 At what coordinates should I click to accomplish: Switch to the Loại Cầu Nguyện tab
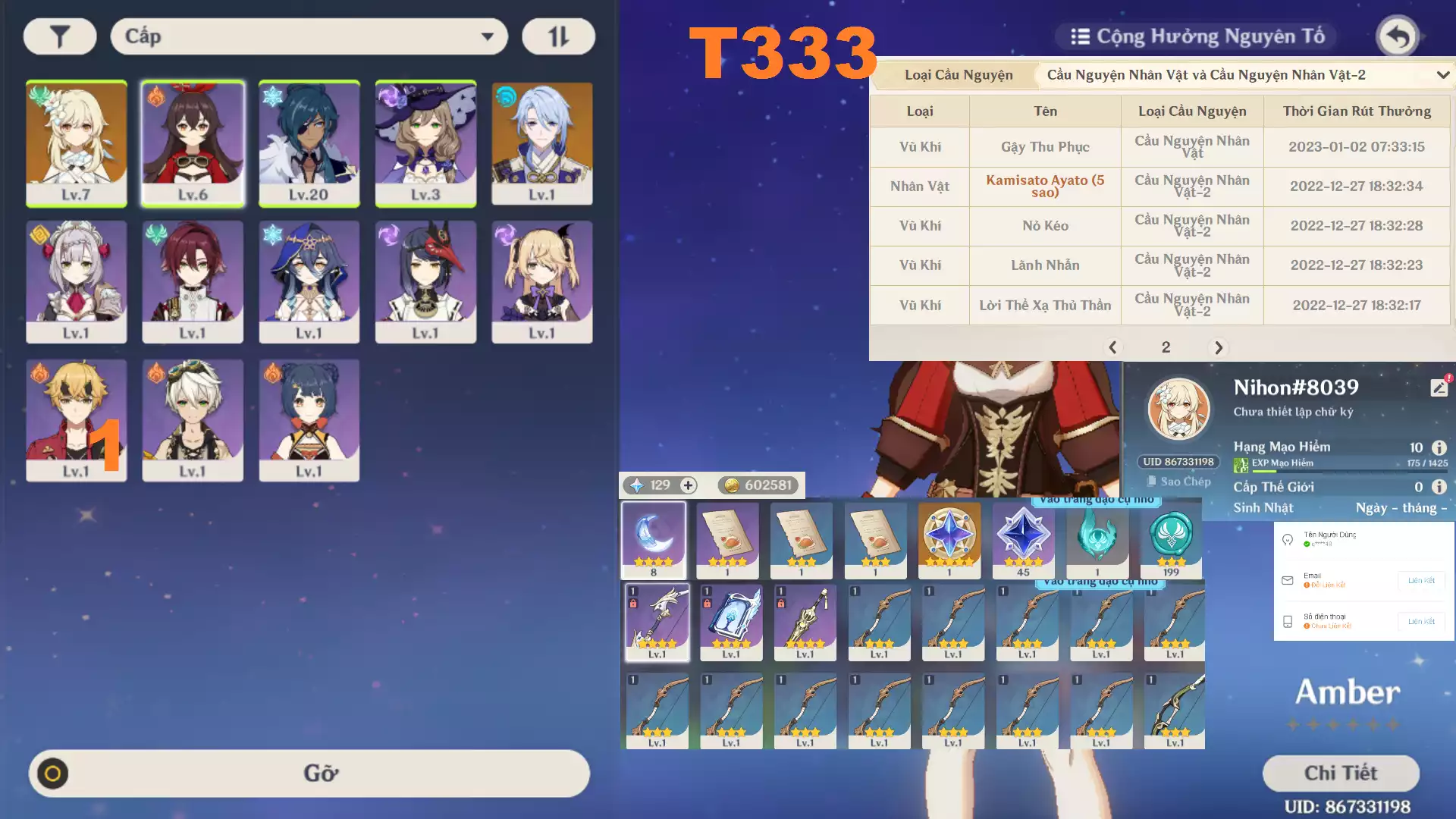[x=958, y=75]
